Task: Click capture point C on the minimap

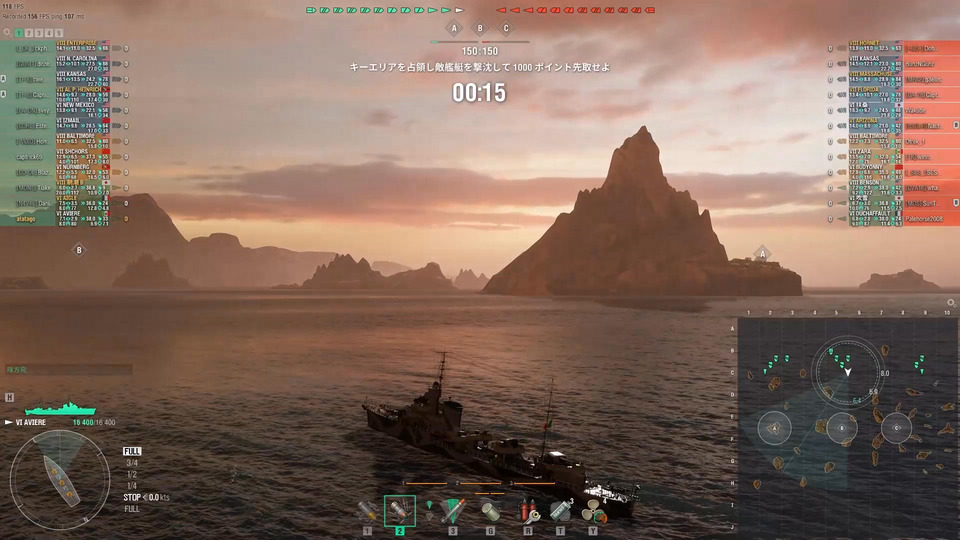Action: point(896,428)
